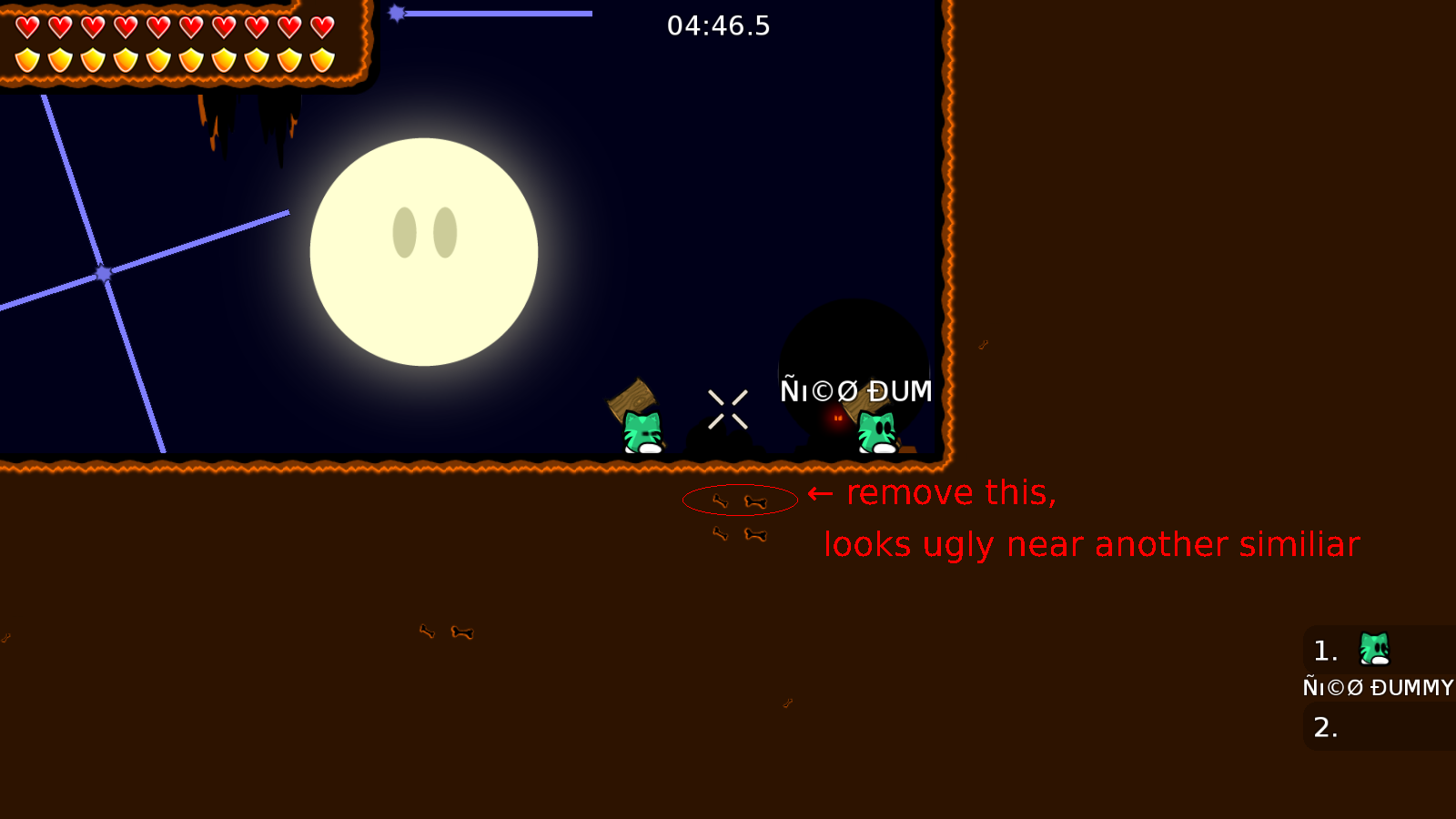Select the green cat avatar on the leaderboard
The image size is (1456, 819).
pyautogui.click(x=1374, y=650)
